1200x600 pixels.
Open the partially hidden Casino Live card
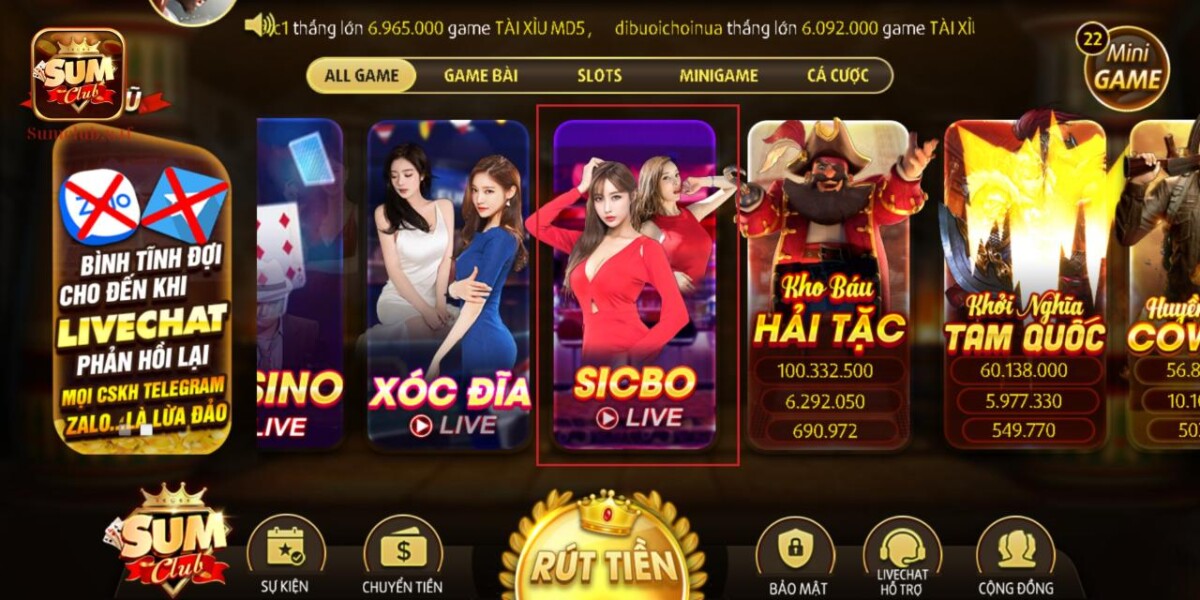(300, 285)
